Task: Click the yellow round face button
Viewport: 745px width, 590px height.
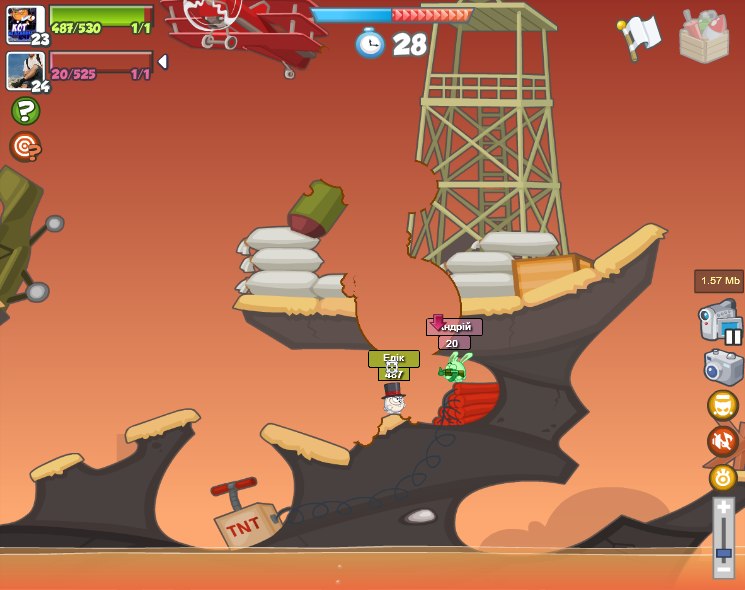Action: (722, 405)
